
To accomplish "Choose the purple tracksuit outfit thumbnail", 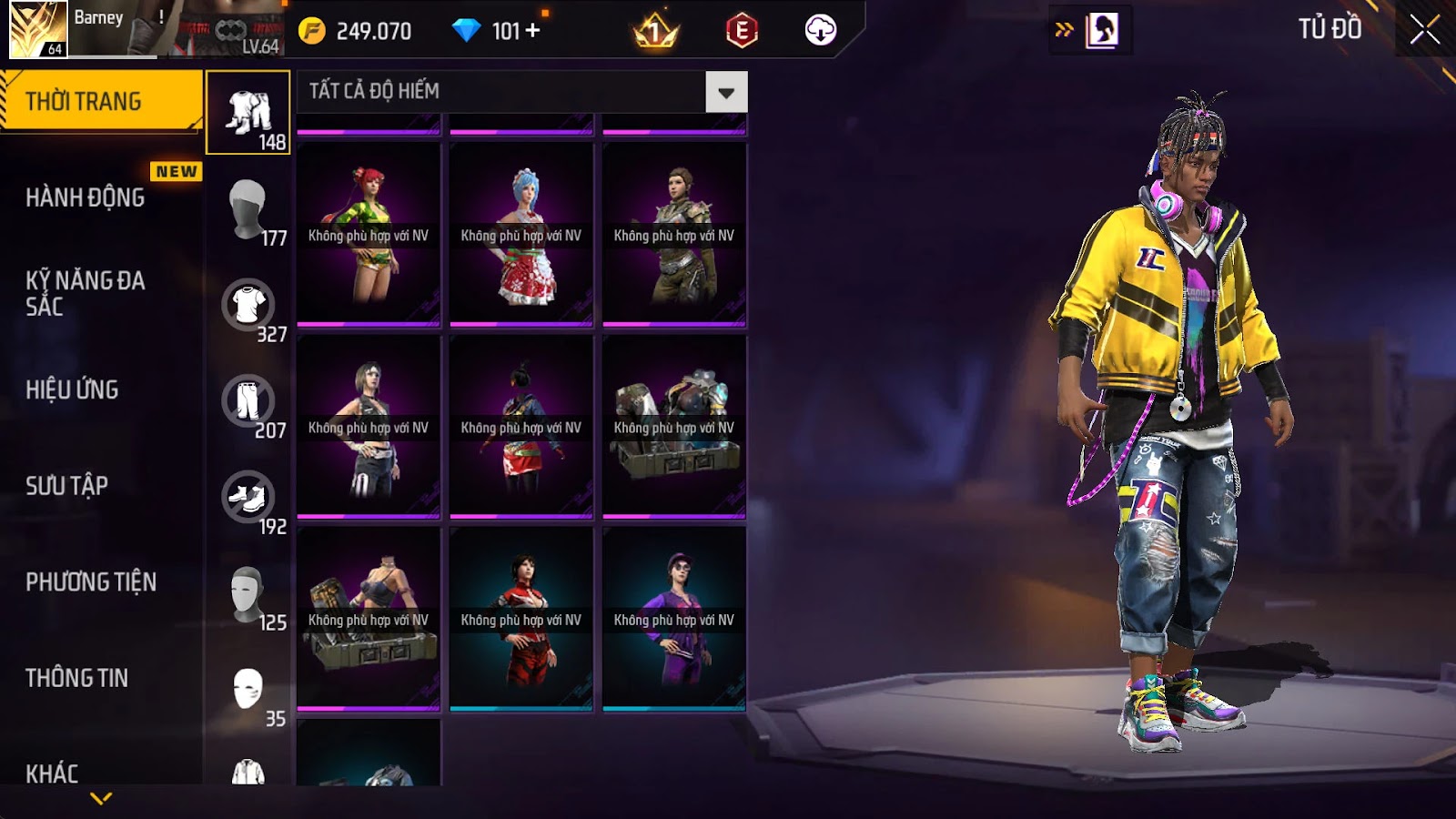I will pyautogui.click(x=674, y=619).
